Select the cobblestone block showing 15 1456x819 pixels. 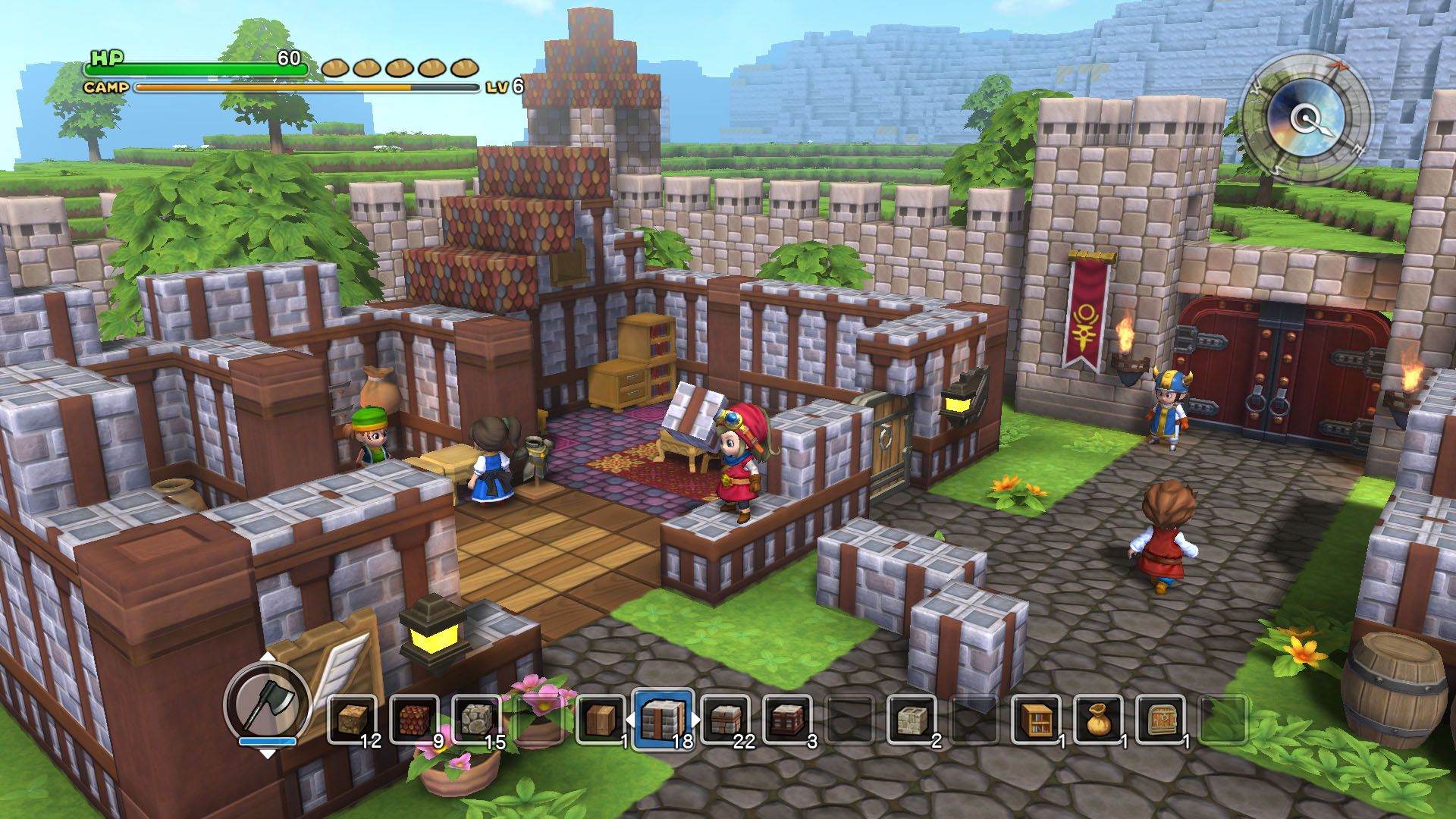click(476, 717)
